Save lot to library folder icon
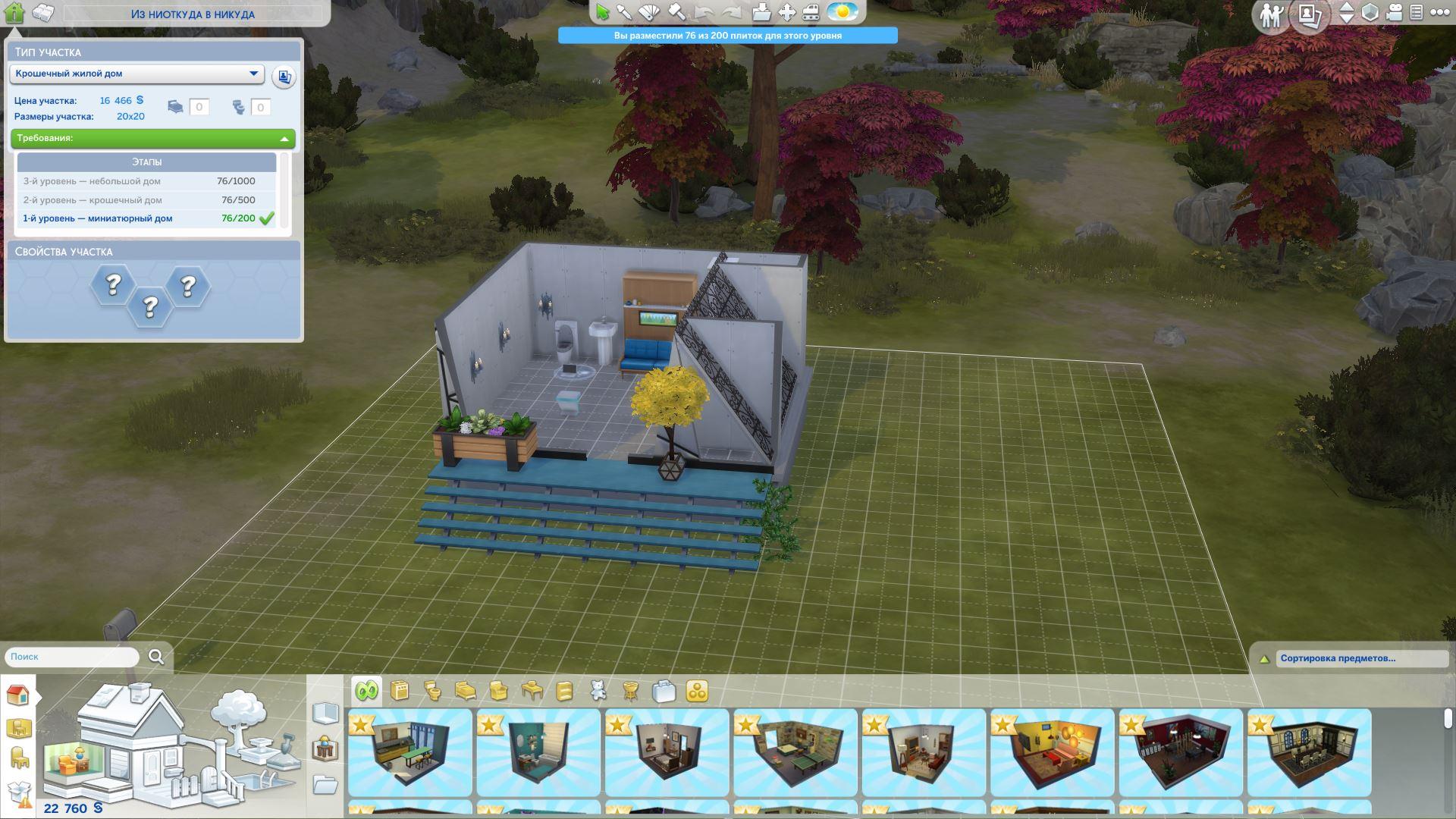Viewport: 1456px width, 819px height. [761, 12]
